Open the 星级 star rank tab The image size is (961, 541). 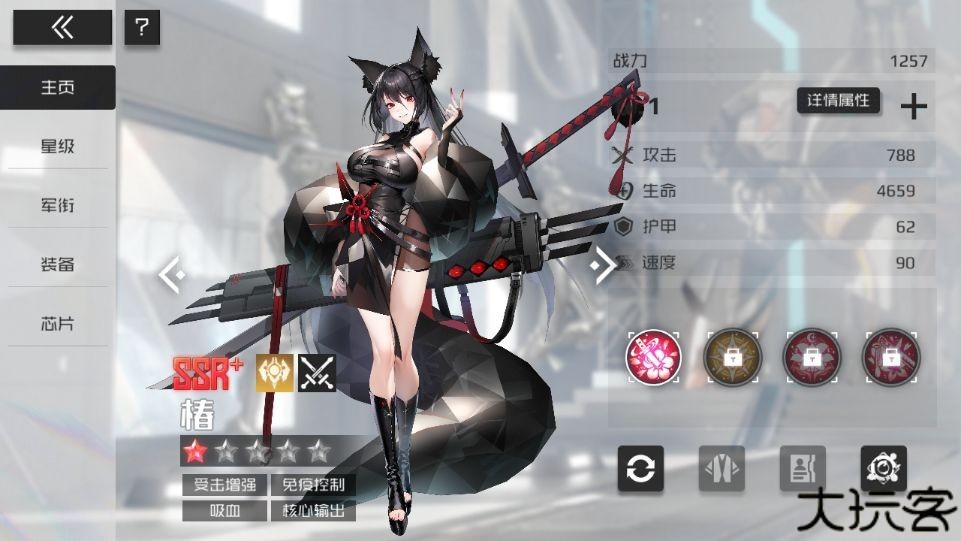coord(58,147)
